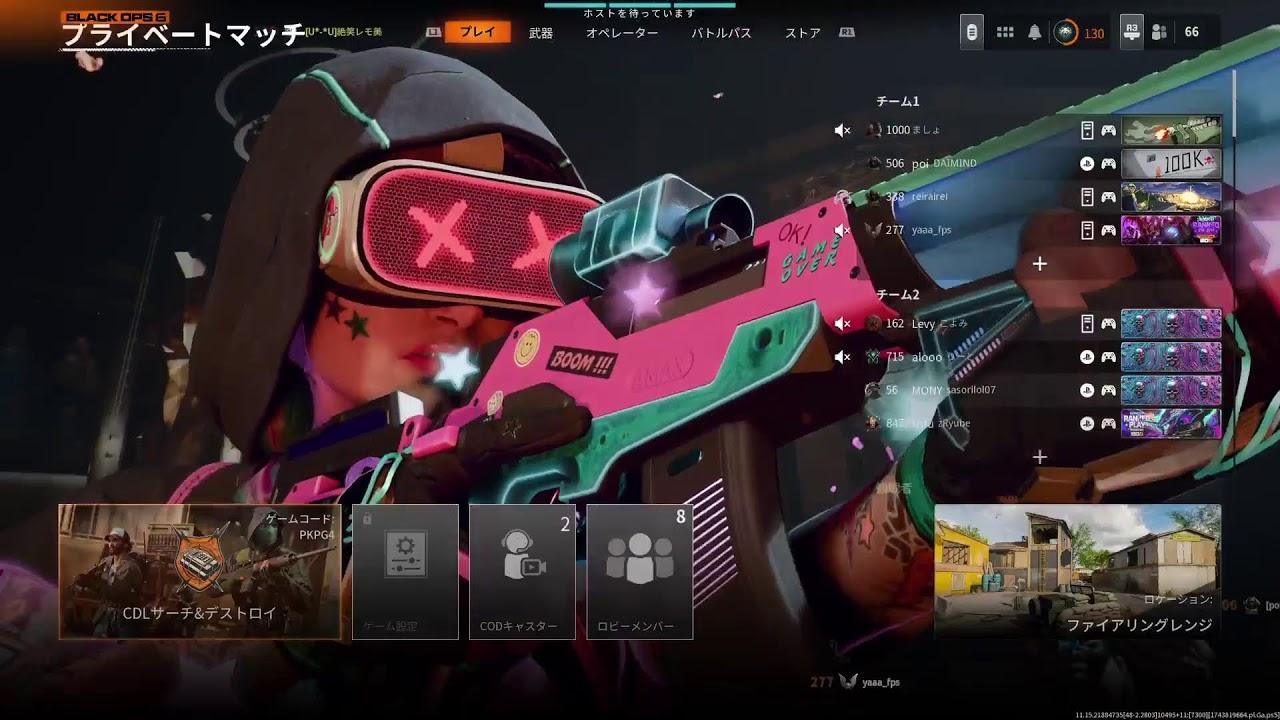The height and width of the screenshot is (720, 1280).
Task: Toggle mute on Levy こよみ
Action: click(843, 324)
